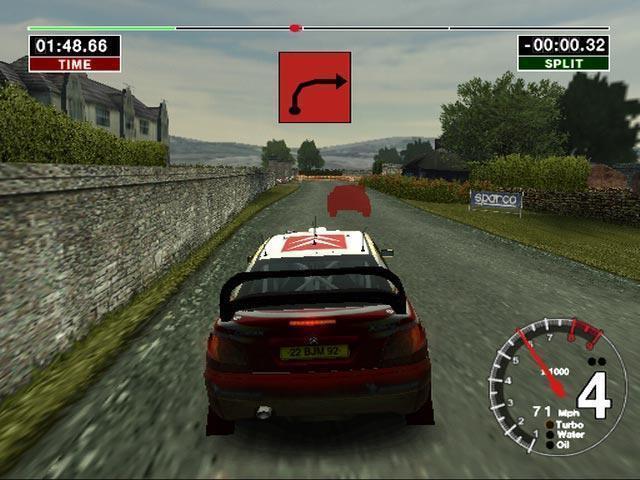Image resolution: width=640 pixels, height=480 pixels.
Task: Click the Turbo warning light
Action: (x=549, y=424)
